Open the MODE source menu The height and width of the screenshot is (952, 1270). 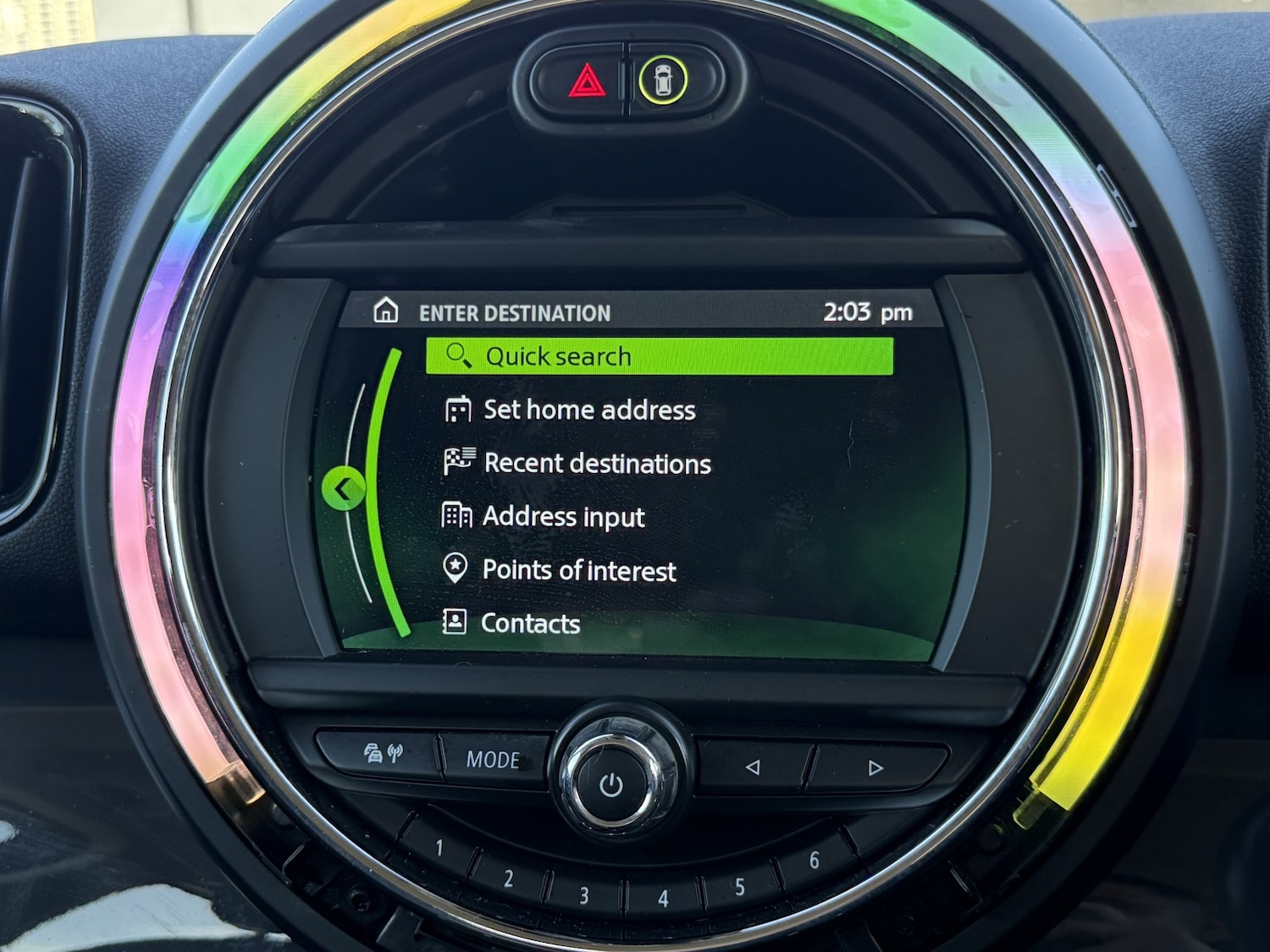coord(494,760)
